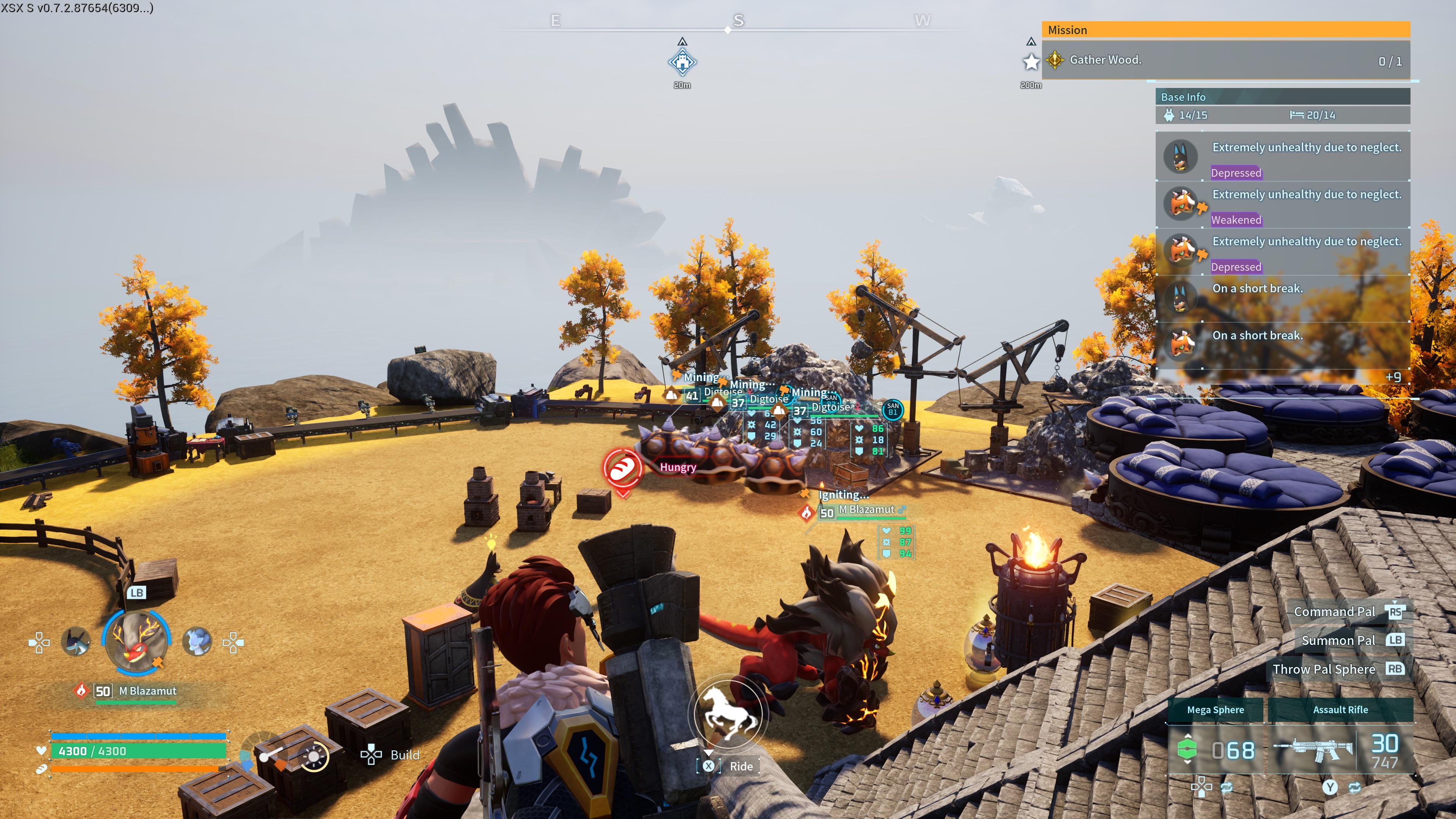Click the fire element icon beside Blazamut's level
1456x819 pixels.
point(82,691)
